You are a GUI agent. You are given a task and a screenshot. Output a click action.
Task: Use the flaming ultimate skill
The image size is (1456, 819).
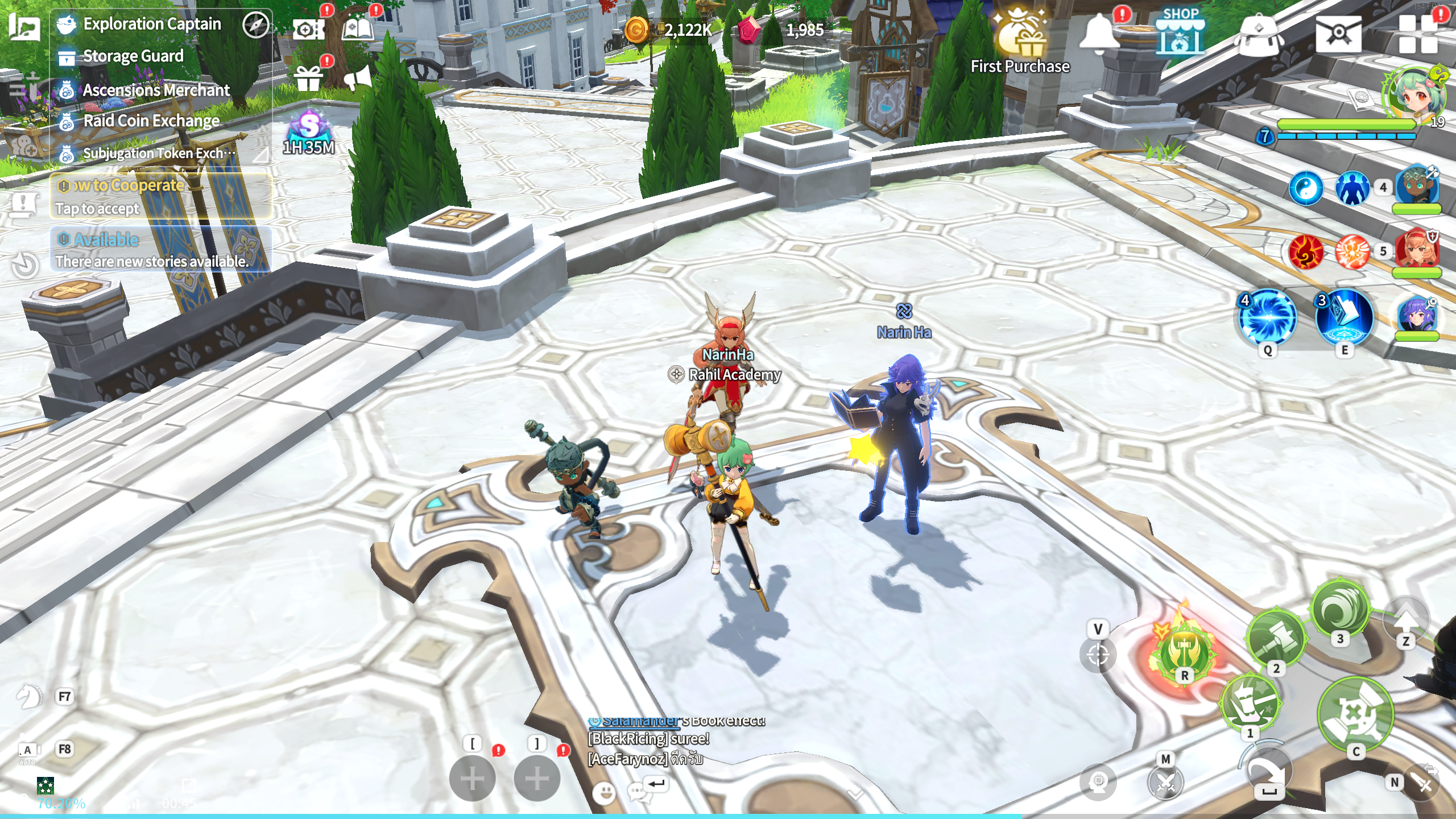tap(1185, 651)
